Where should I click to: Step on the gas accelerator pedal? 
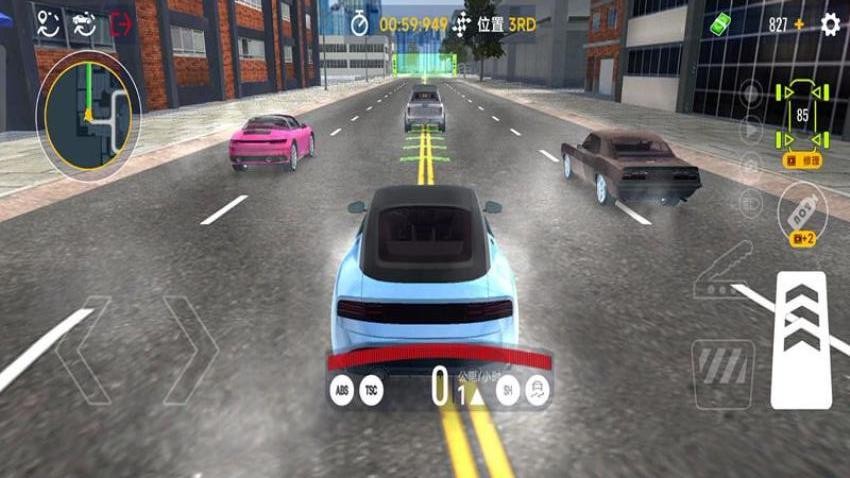click(x=801, y=340)
